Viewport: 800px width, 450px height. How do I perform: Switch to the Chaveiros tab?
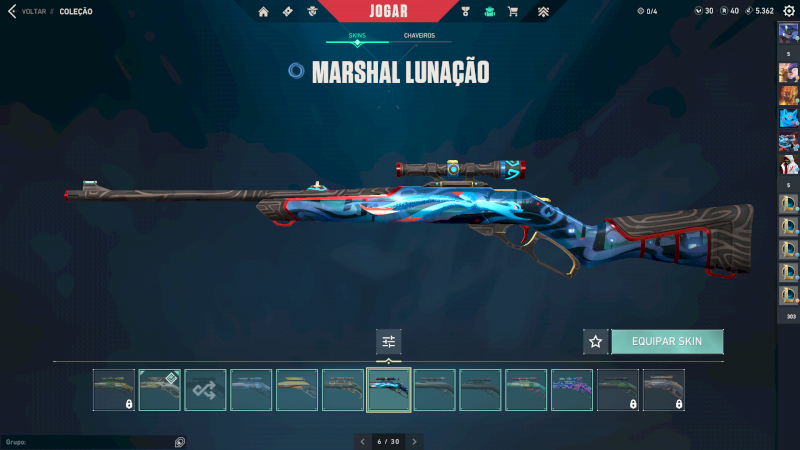point(419,36)
